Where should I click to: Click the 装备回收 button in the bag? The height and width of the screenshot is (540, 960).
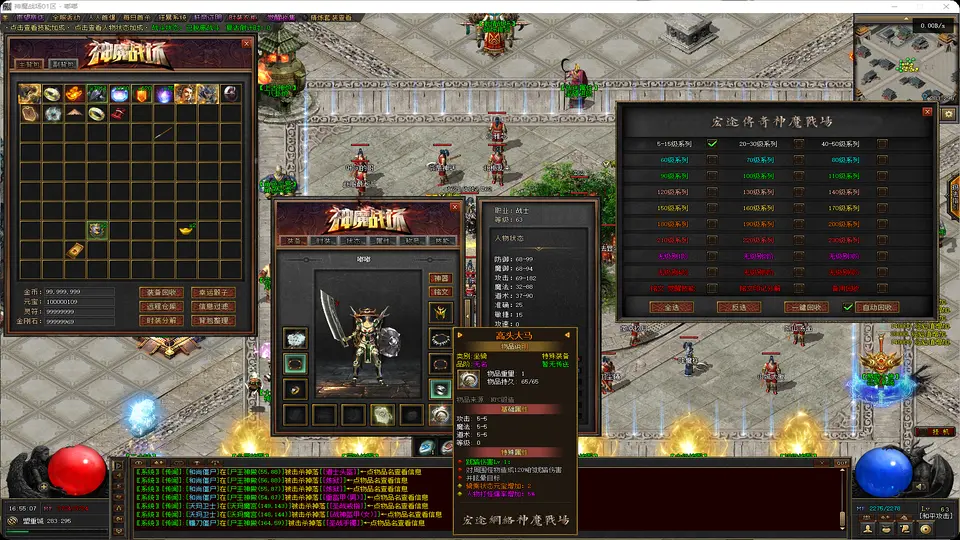point(161,292)
